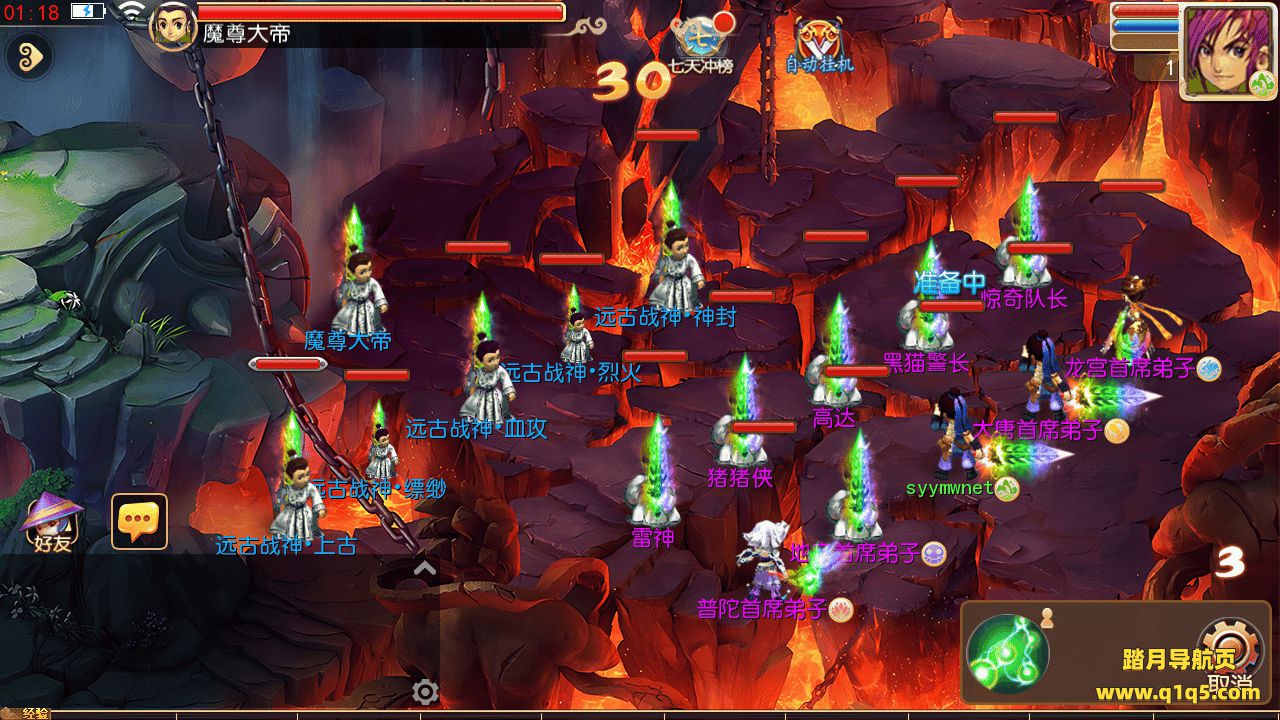Screen dimensions: 1280x720
Task: Activate the green lightning chain skill
Action: 1007,655
